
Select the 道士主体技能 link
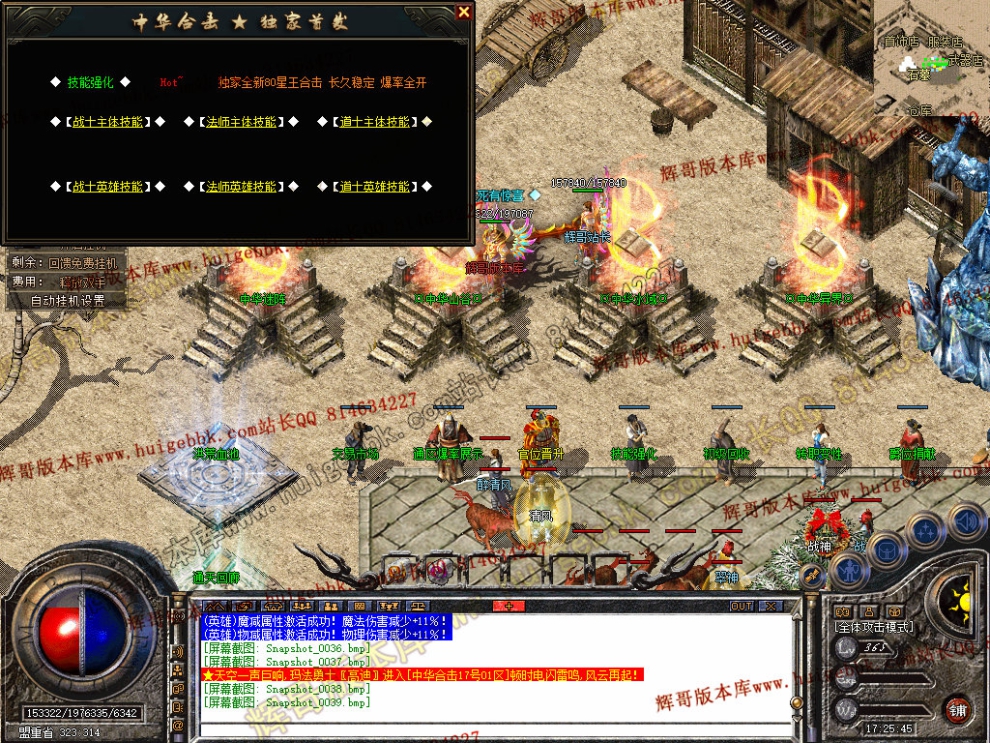pyautogui.click(x=375, y=122)
